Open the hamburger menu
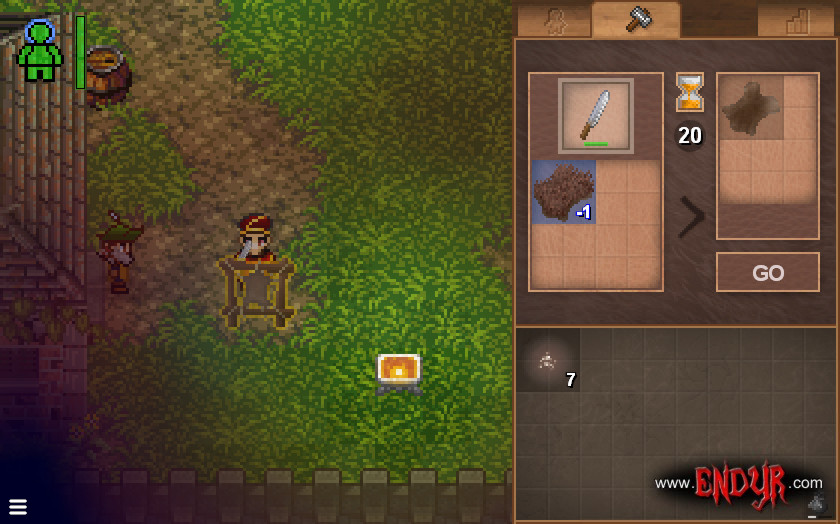Screen dimensions: 840x524 click(x=17, y=505)
